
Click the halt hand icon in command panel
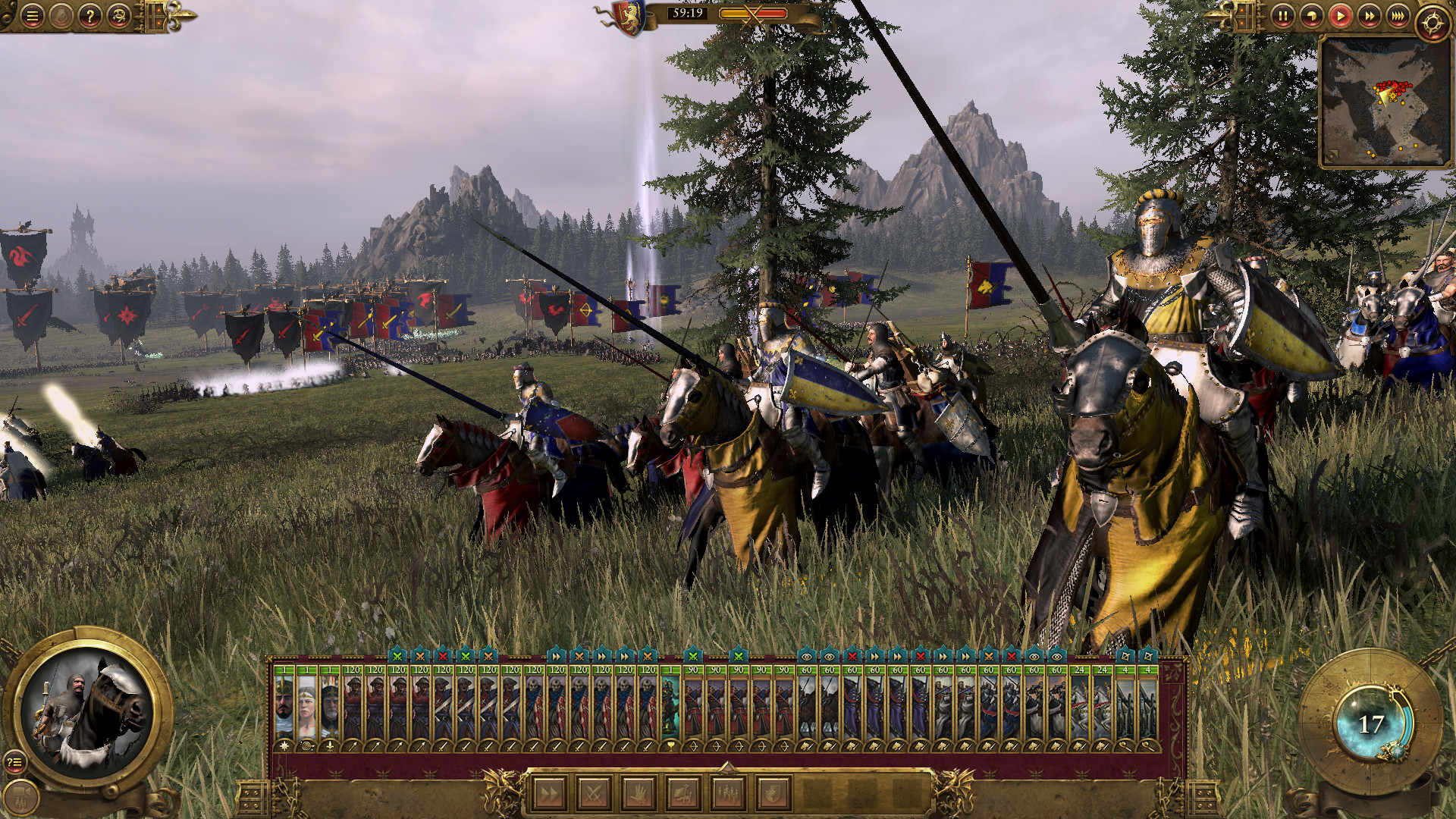638,792
